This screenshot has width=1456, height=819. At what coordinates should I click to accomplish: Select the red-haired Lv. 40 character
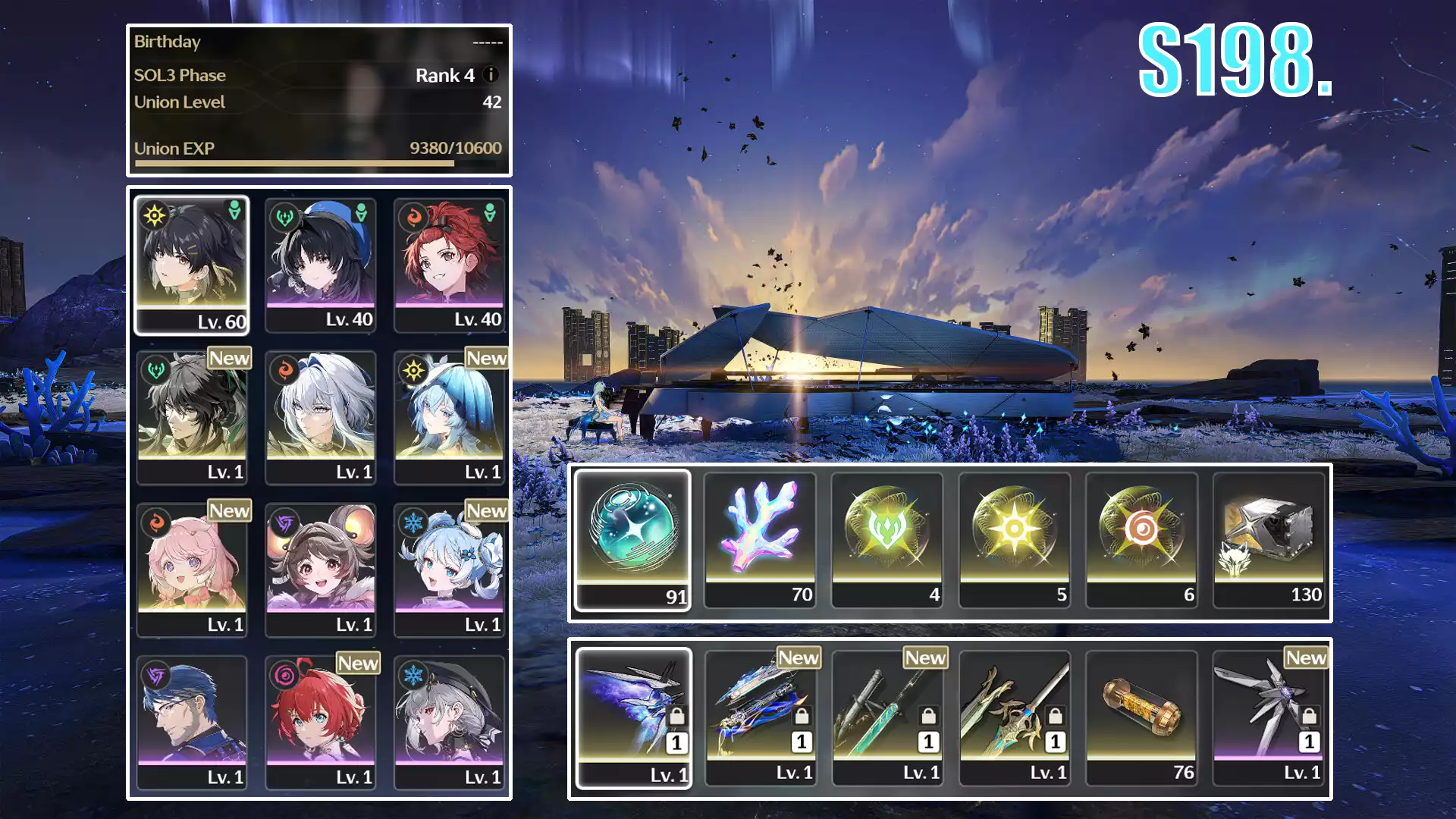(x=449, y=265)
